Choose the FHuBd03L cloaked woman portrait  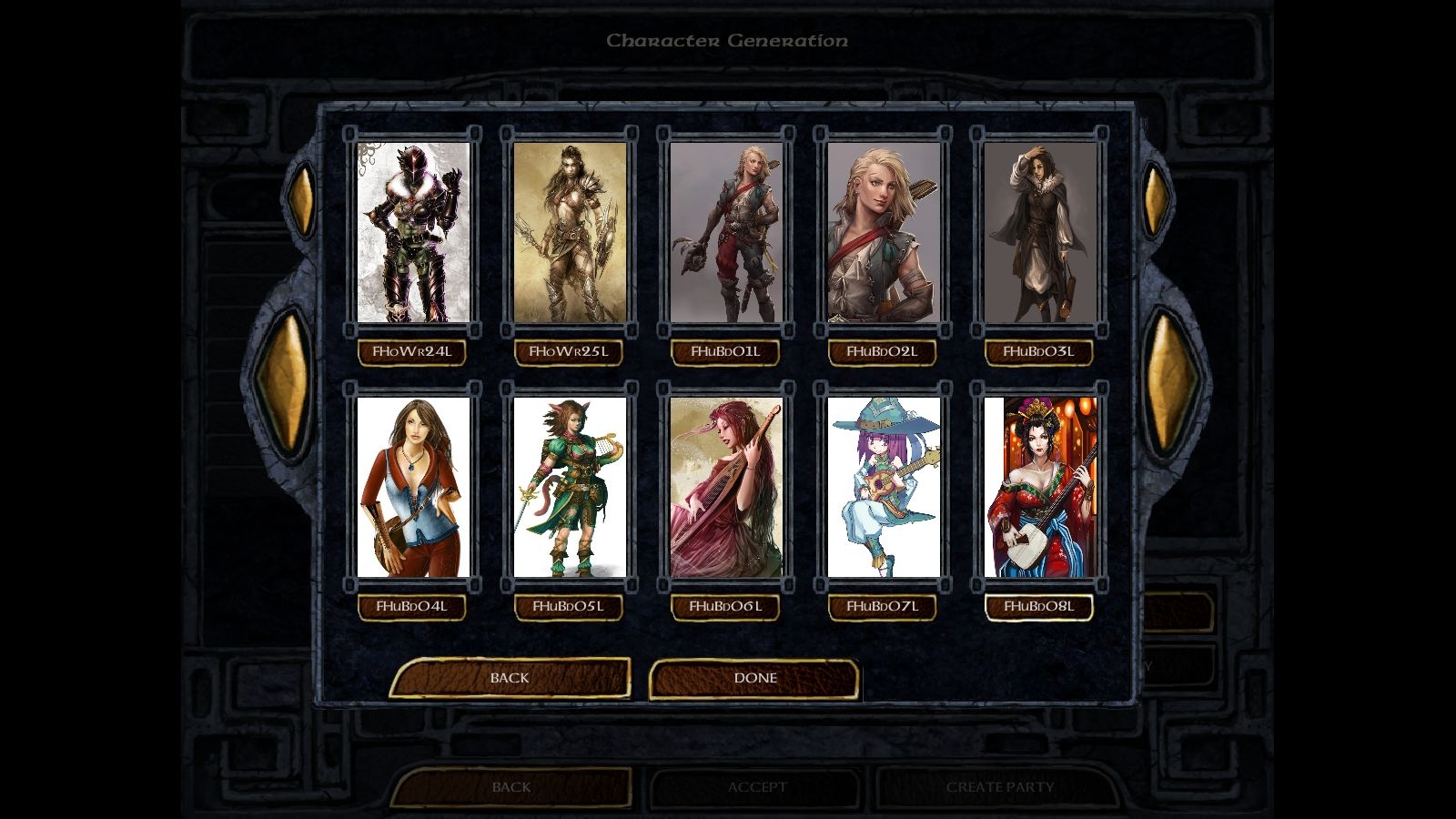point(1040,232)
